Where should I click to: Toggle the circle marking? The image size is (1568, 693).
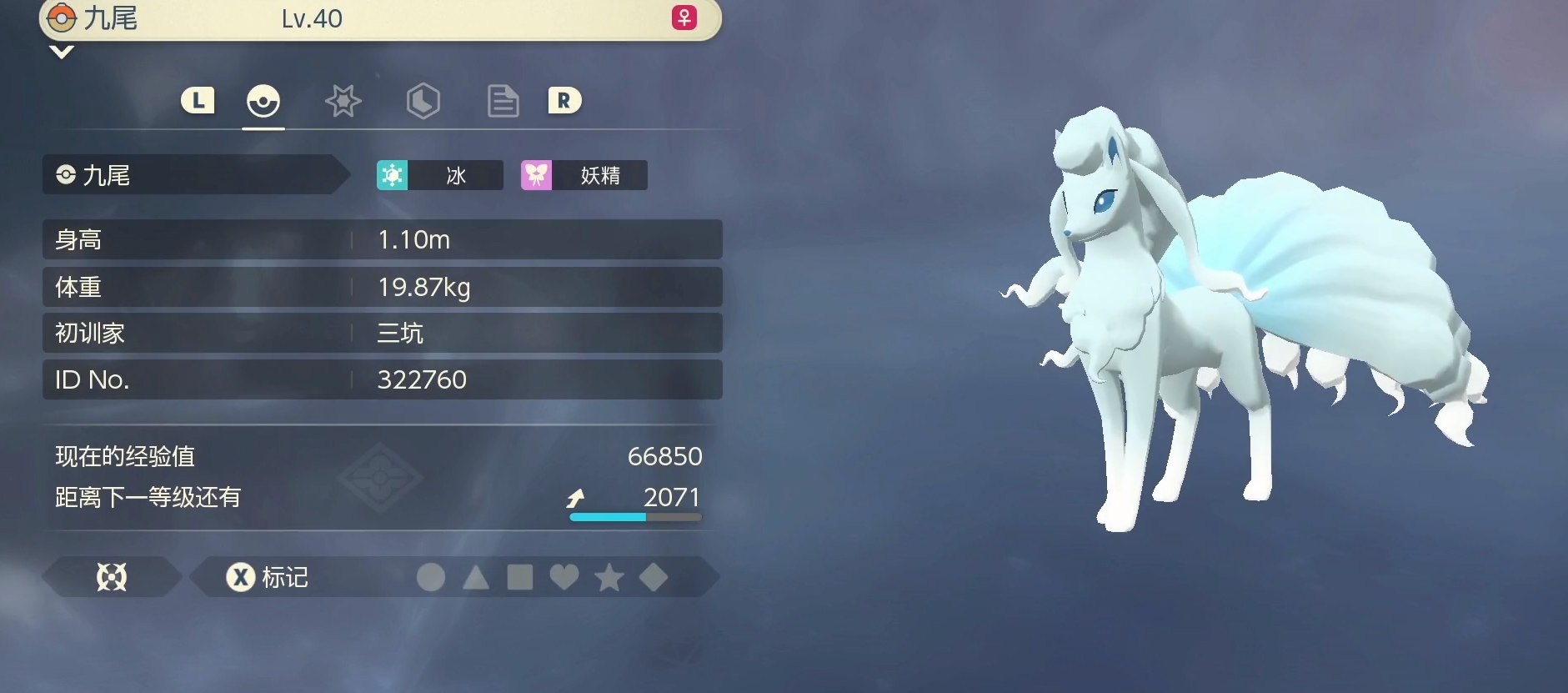click(431, 577)
